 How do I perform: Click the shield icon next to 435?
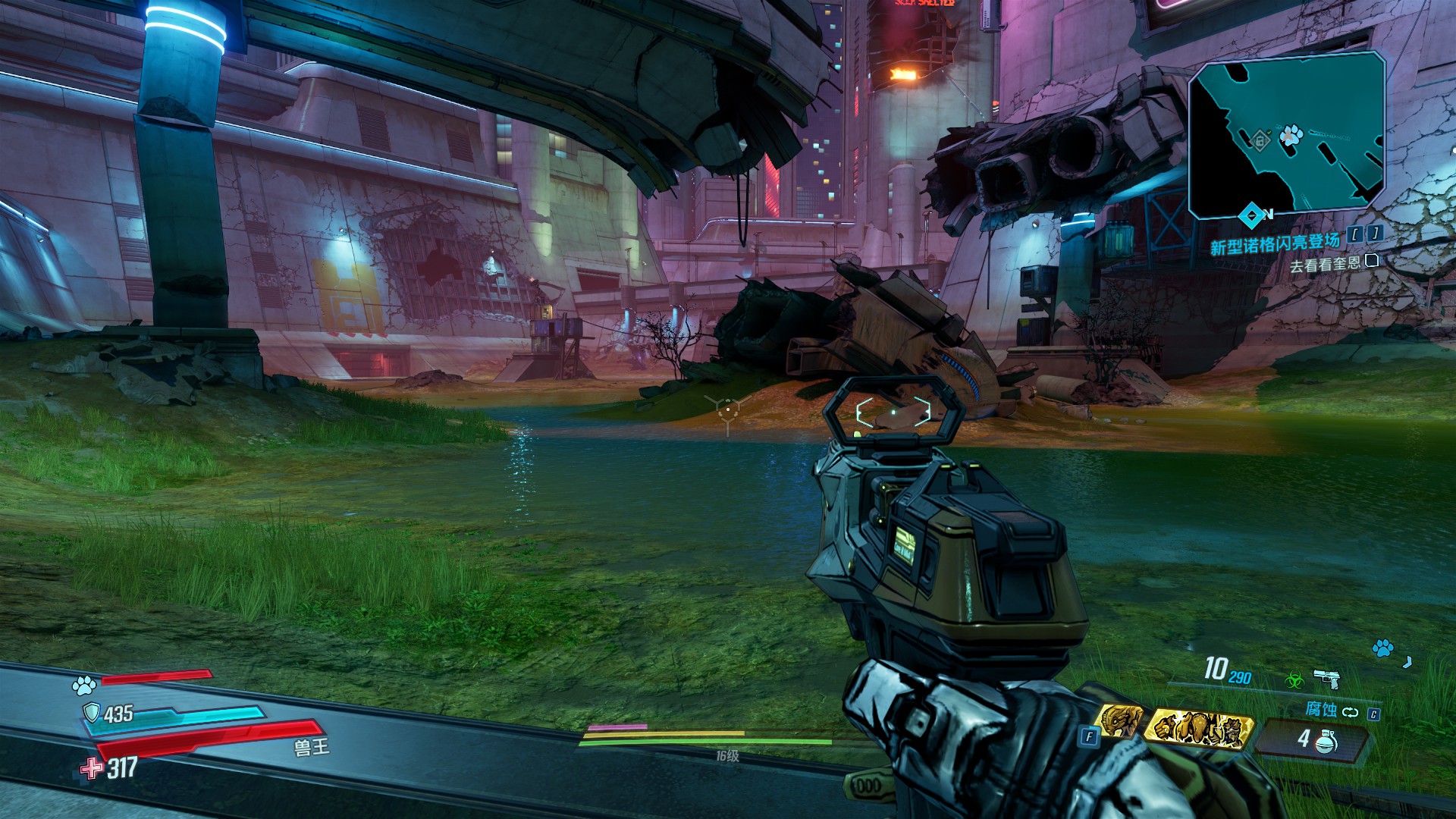(92, 713)
